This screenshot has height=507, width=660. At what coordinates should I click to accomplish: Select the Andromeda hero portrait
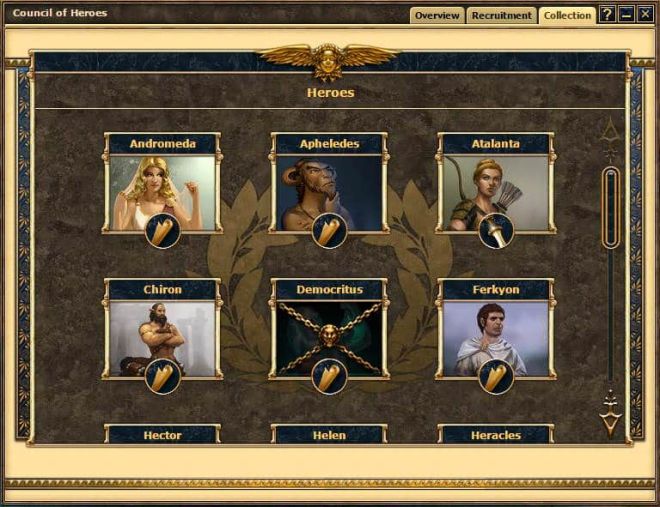point(161,190)
